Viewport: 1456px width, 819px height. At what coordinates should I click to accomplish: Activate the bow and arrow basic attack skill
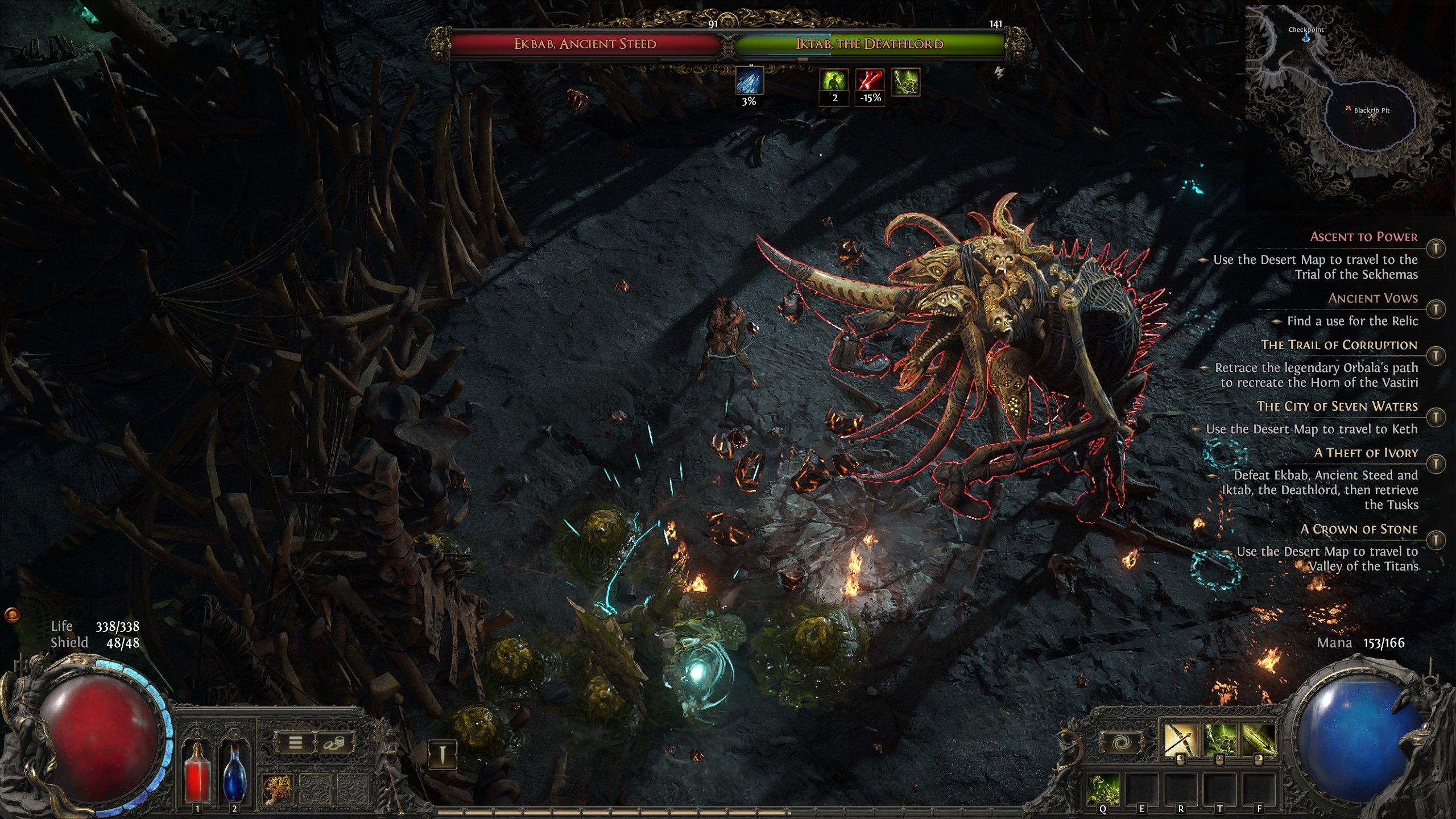coord(1180,739)
